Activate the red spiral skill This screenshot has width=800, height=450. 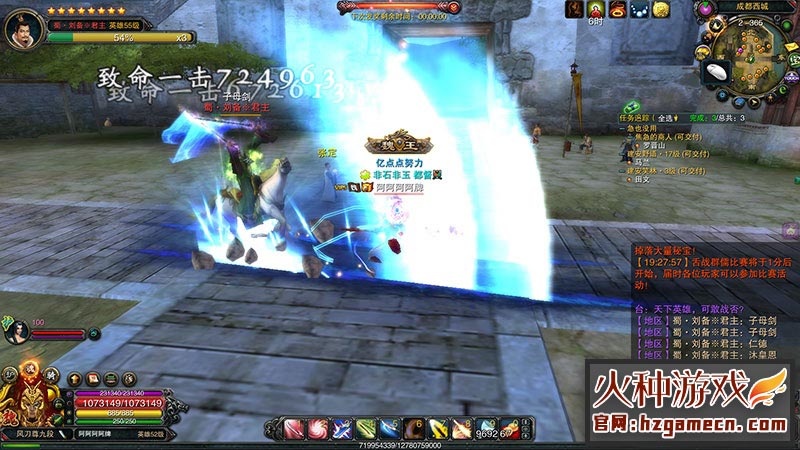coord(318,429)
